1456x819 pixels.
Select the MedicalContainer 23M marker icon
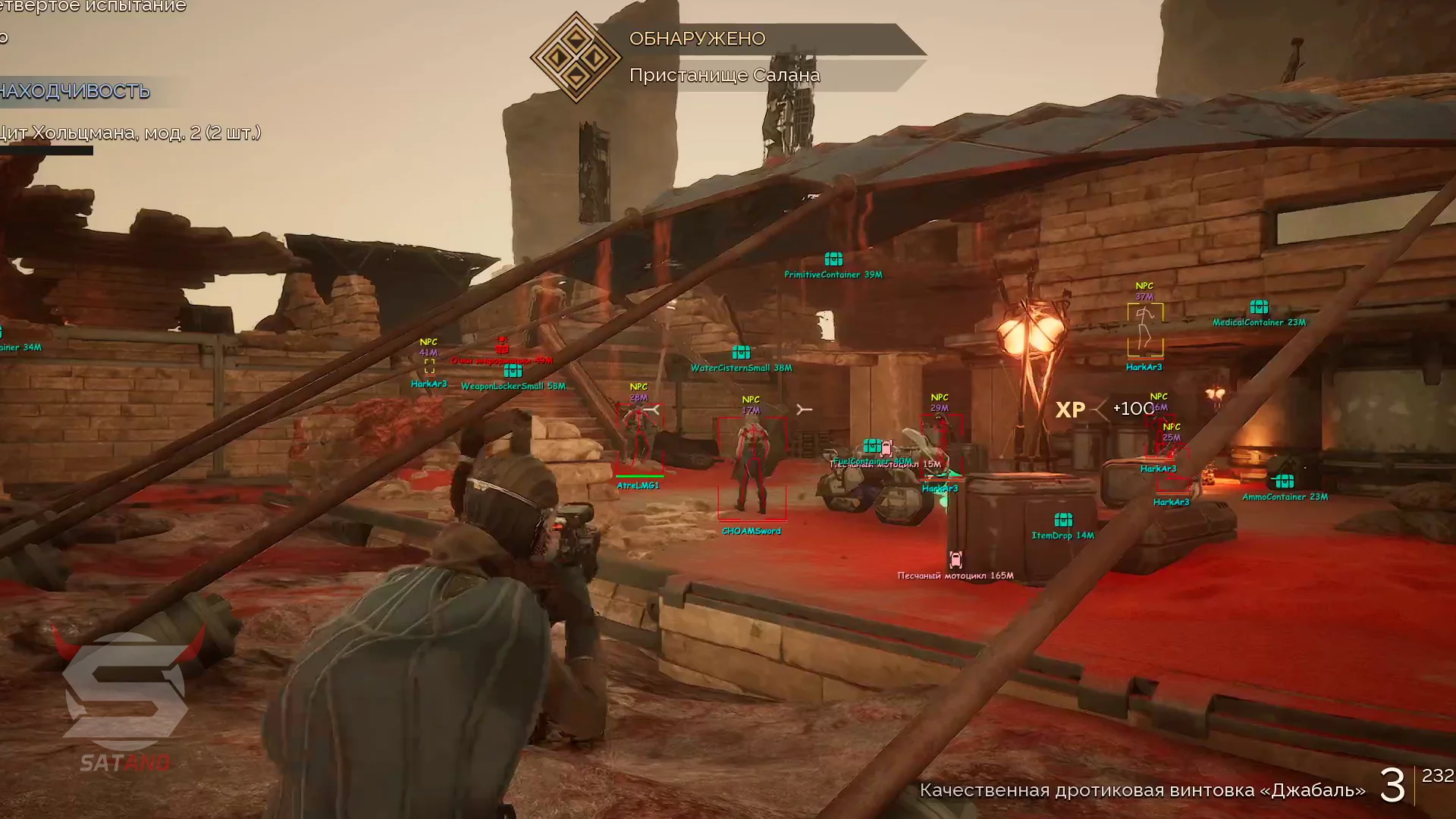tap(1259, 307)
